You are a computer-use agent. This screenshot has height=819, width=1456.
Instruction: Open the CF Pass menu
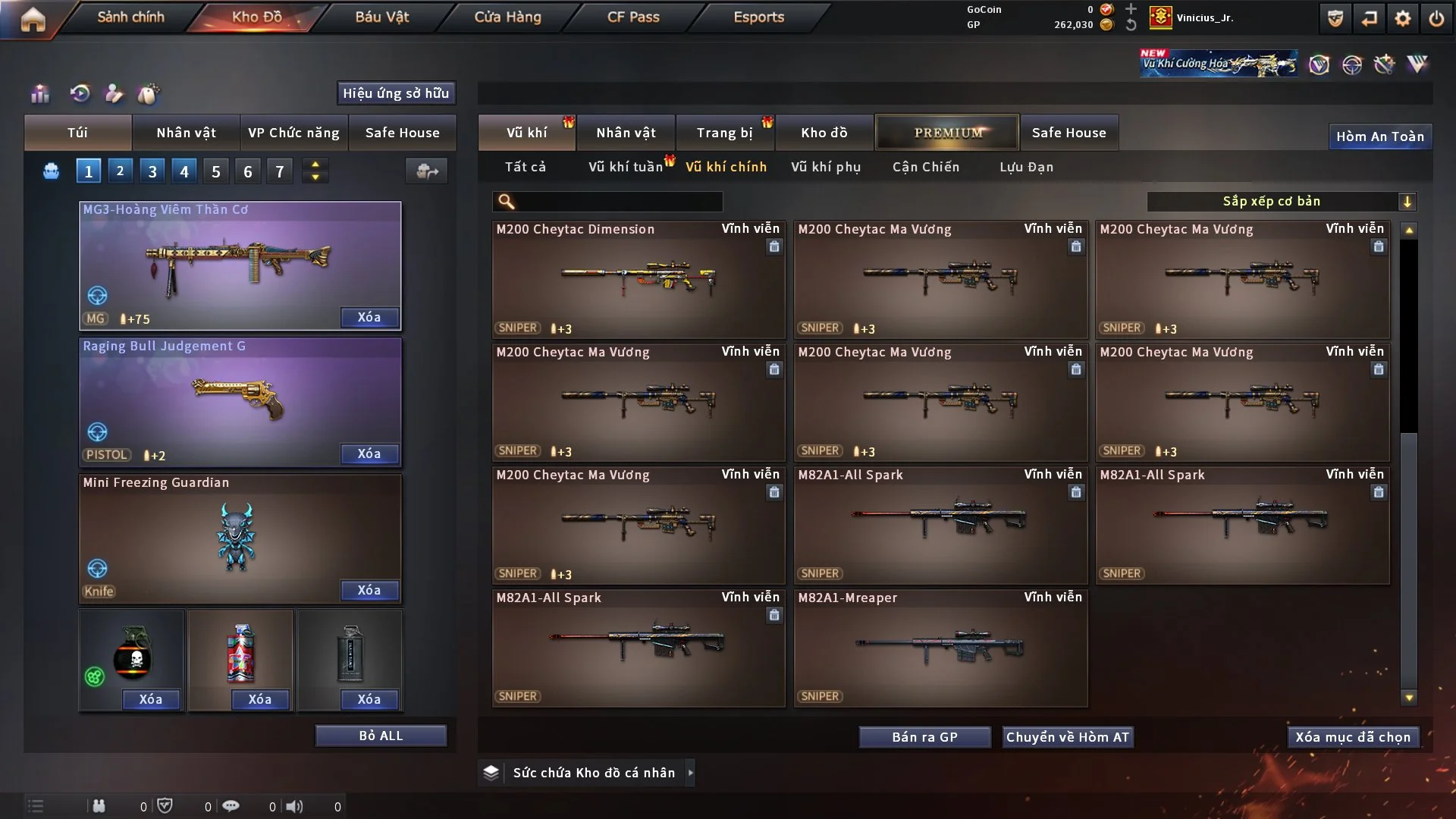(633, 17)
